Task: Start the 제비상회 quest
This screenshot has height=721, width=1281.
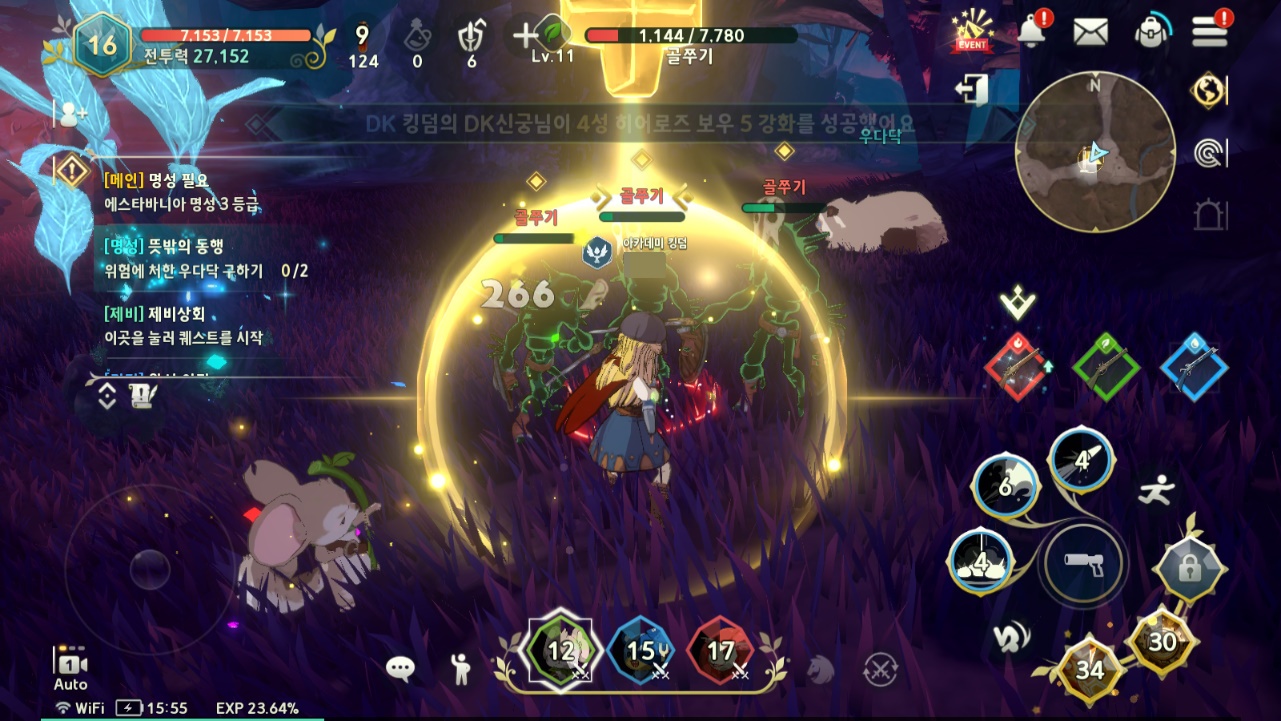Action: point(185,326)
